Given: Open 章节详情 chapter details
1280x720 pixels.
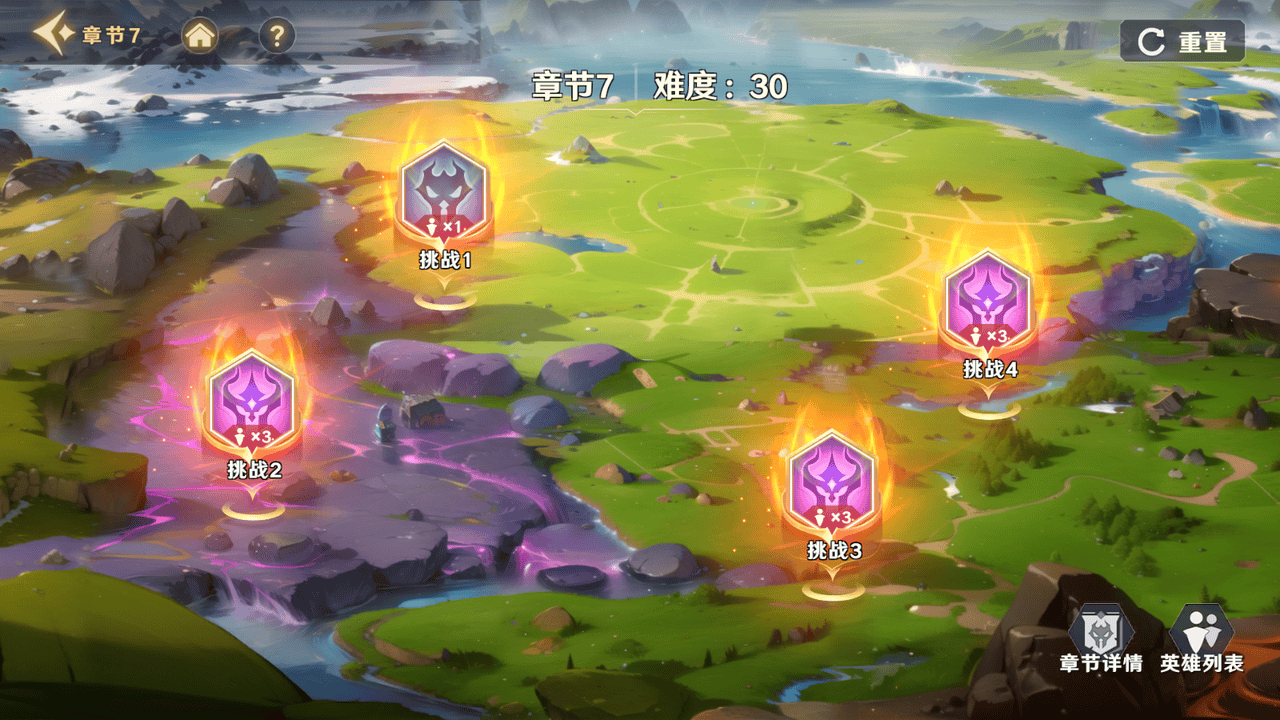Looking at the screenshot, I should pos(1101,638).
